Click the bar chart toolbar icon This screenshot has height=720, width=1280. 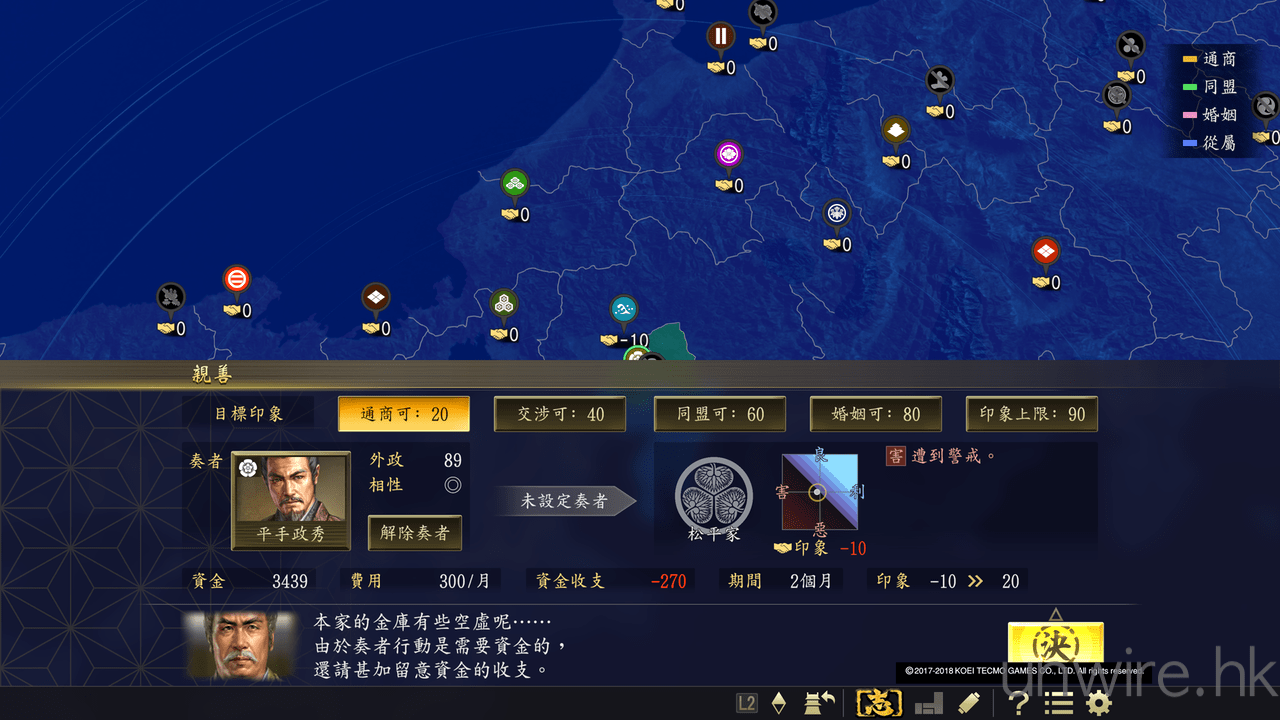coord(929,703)
